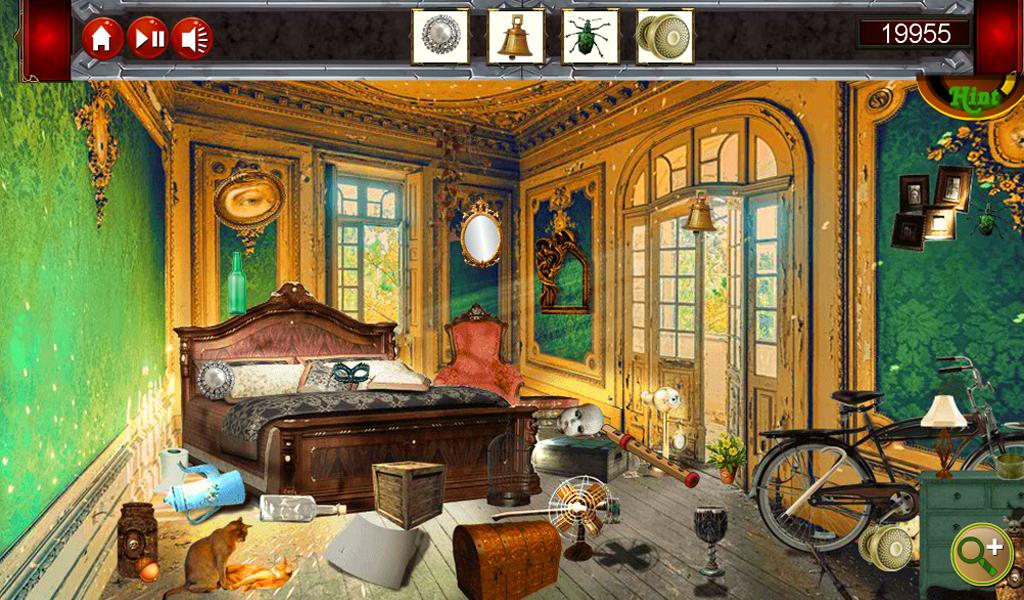Mute the sound with the speaker button
This screenshot has height=600, width=1024.
192,39
